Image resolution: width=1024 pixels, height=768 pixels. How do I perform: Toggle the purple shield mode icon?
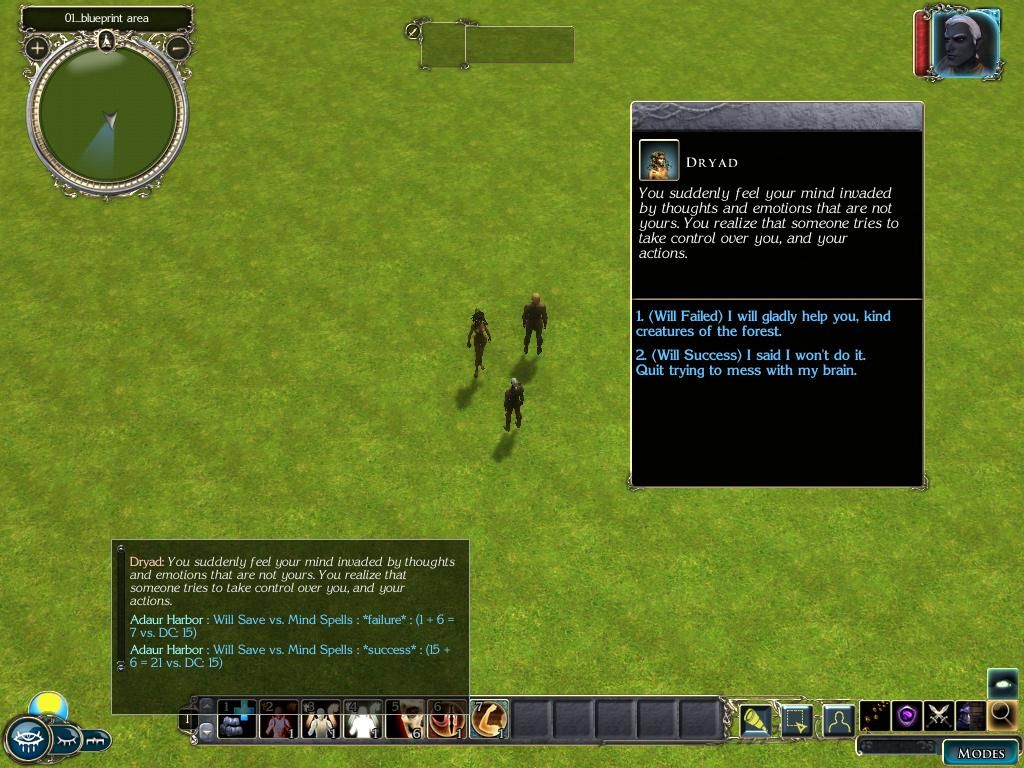point(907,716)
